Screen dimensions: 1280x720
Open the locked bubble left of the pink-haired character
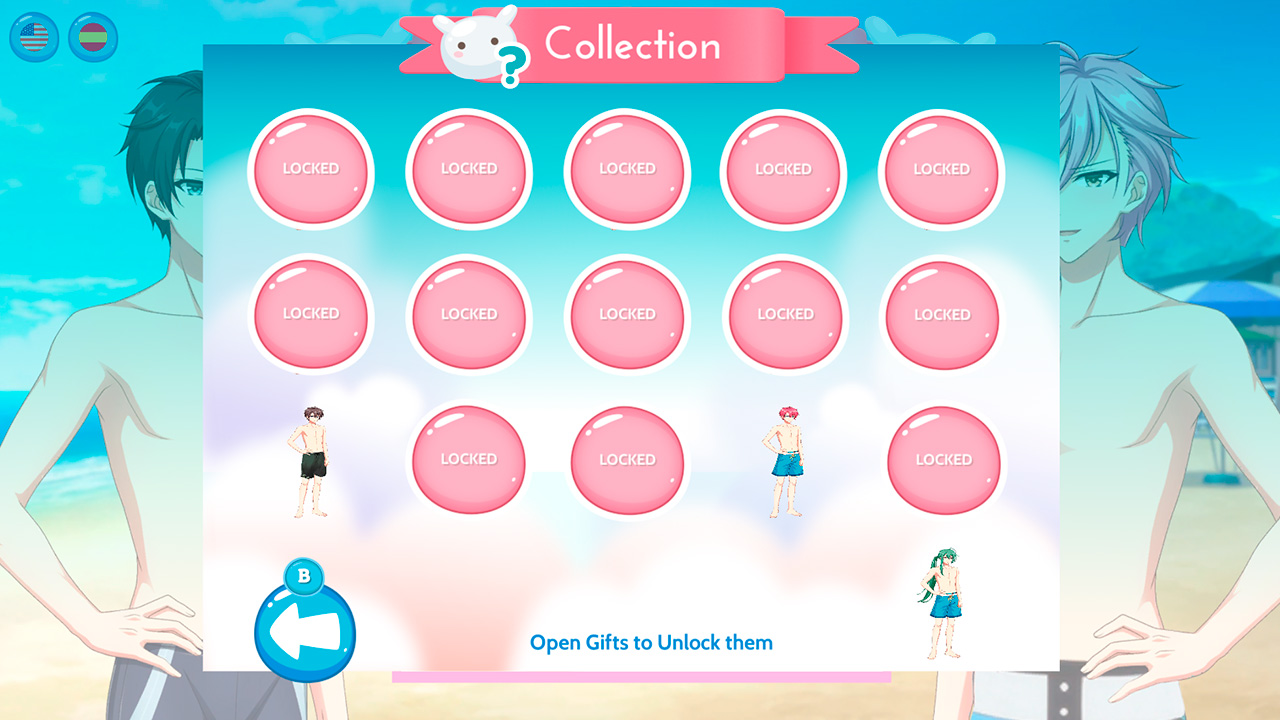(627, 459)
